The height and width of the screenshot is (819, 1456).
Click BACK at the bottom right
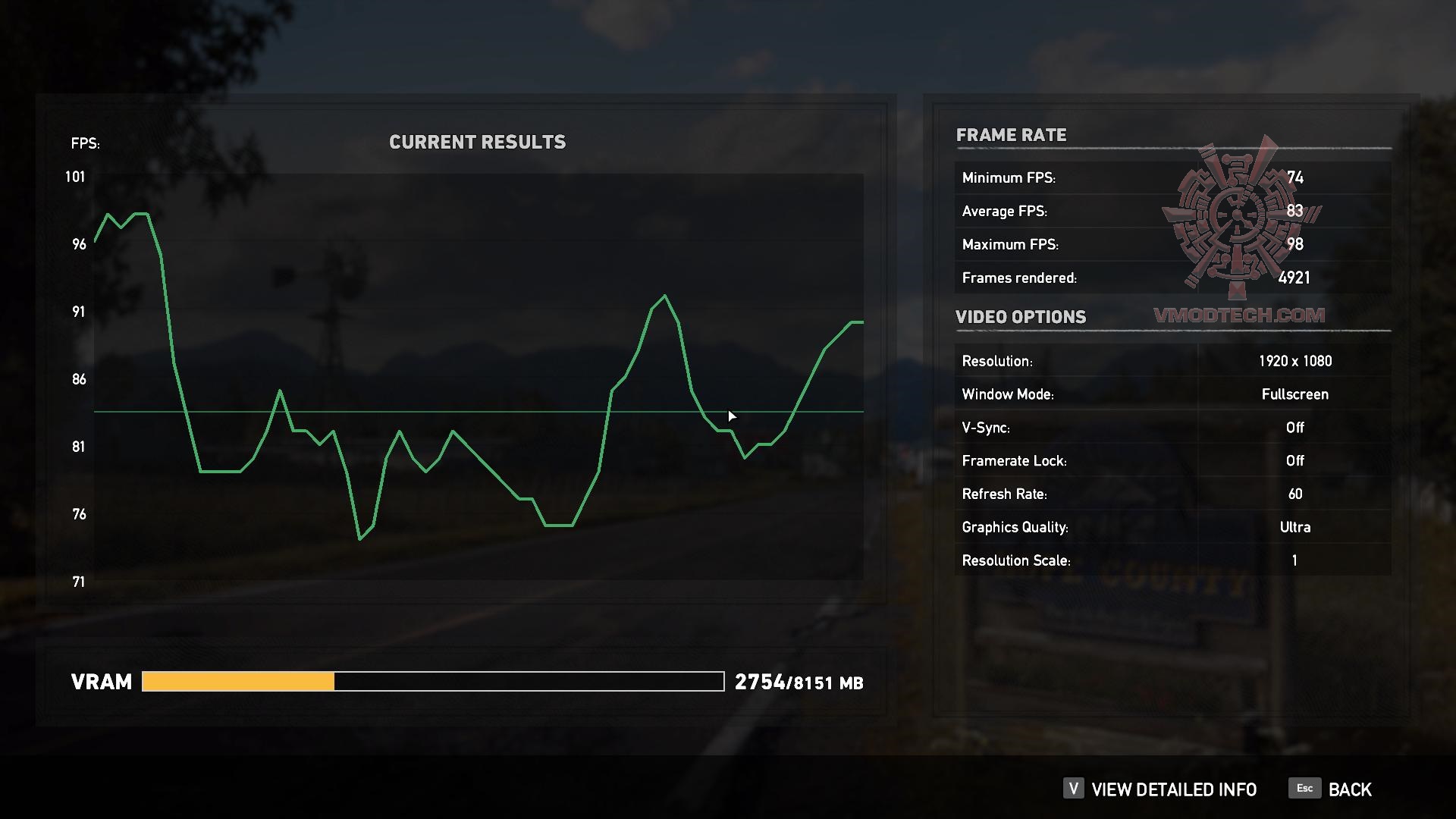[x=1350, y=789]
